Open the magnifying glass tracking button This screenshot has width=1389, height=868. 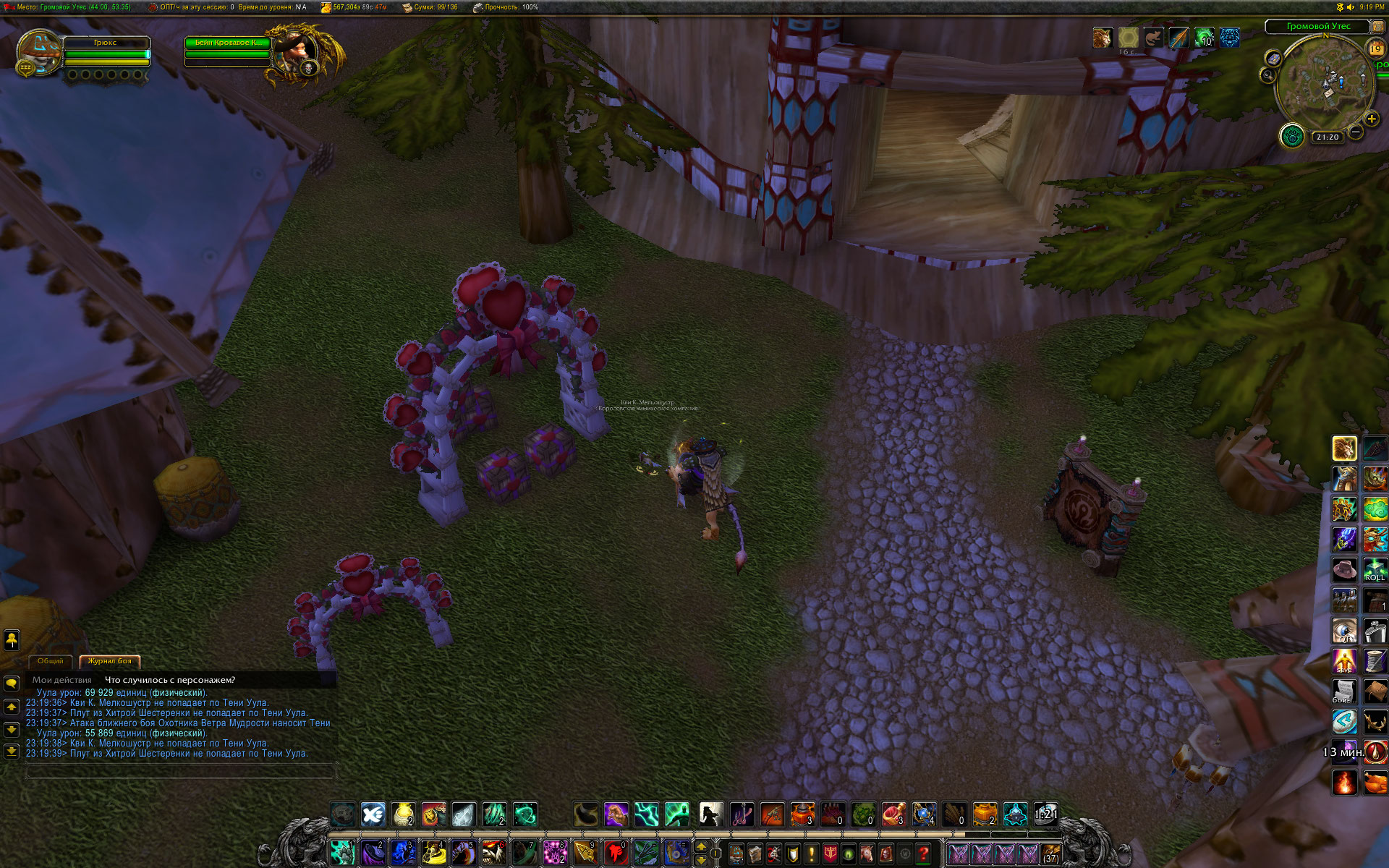point(1267,75)
